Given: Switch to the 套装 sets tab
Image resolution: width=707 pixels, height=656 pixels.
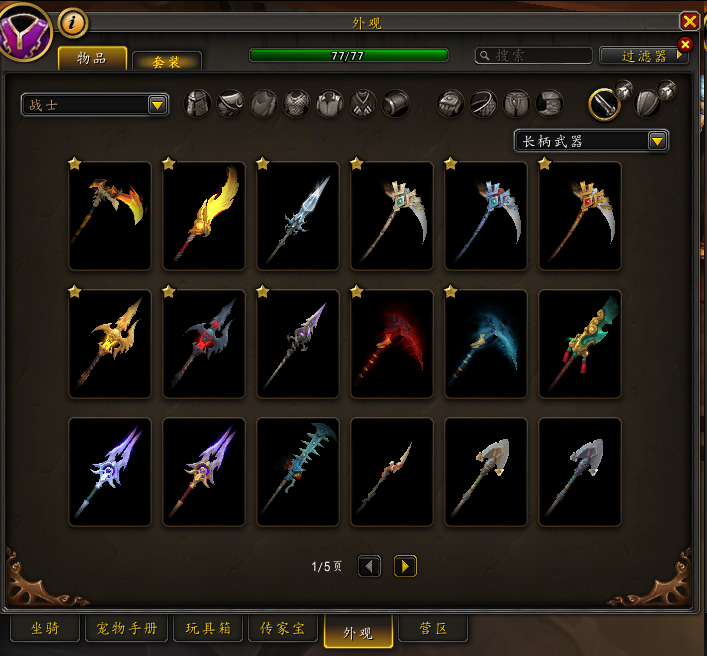Looking at the screenshot, I should pyautogui.click(x=166, y=62).
